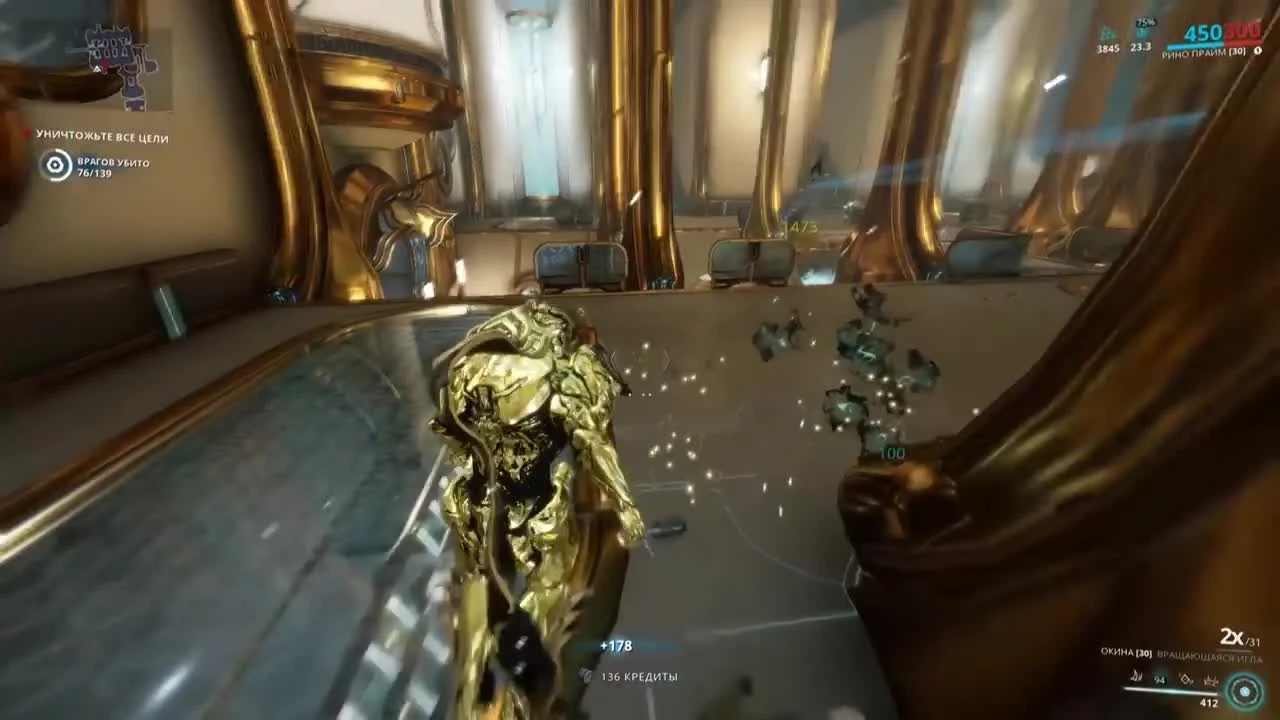Click the 136 КРЕДИТЫ pickup notification
The width and height of the screenshot is (1280, 720).
pos(640,676)
